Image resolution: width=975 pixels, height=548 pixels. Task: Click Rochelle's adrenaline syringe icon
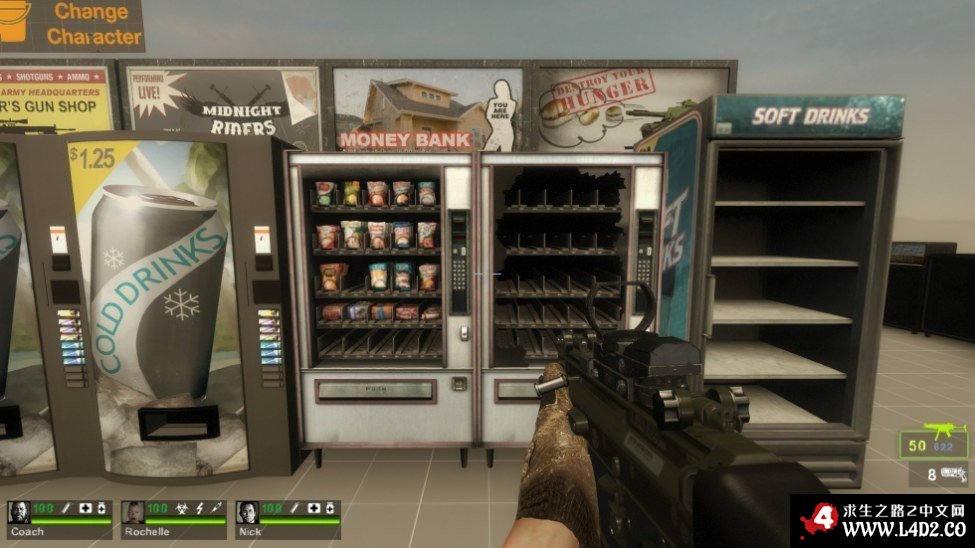pyautogui.click(x=217, y=509)
